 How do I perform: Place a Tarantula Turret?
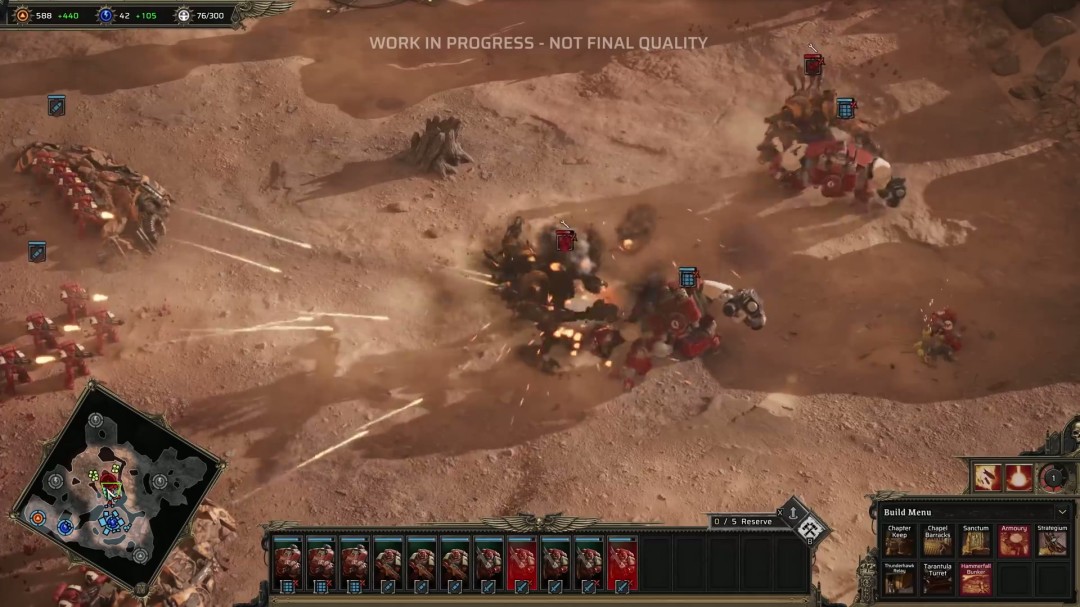[937, 578]
